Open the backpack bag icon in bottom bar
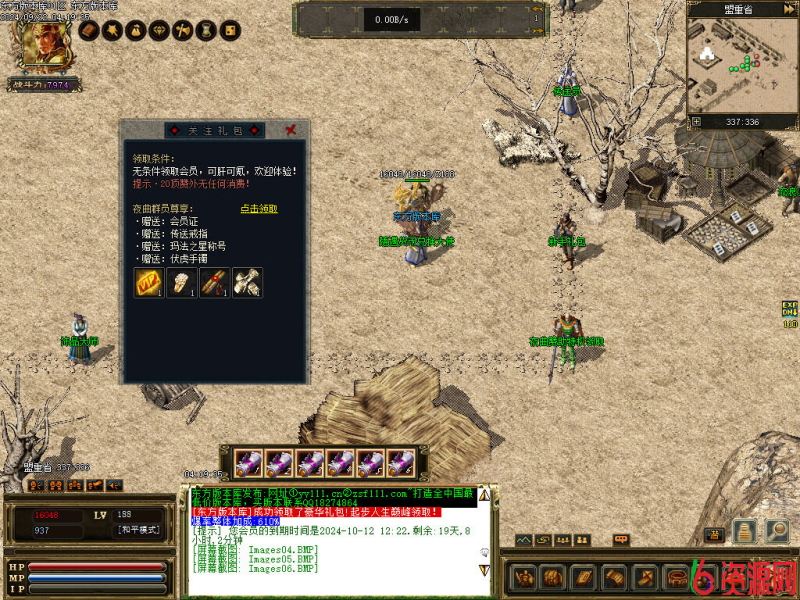Viewport: 800px width, 600px height. pyautogui.click(x=554, y=578)
